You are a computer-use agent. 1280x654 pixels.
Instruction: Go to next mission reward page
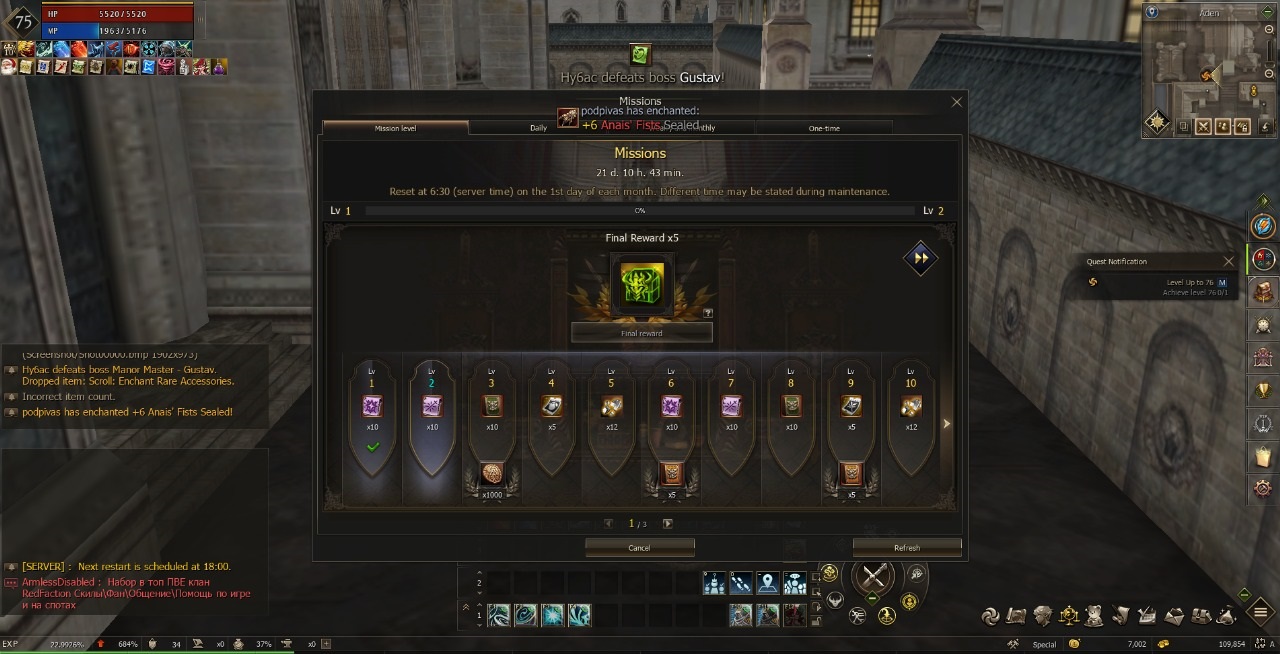(x=667, y=524)
